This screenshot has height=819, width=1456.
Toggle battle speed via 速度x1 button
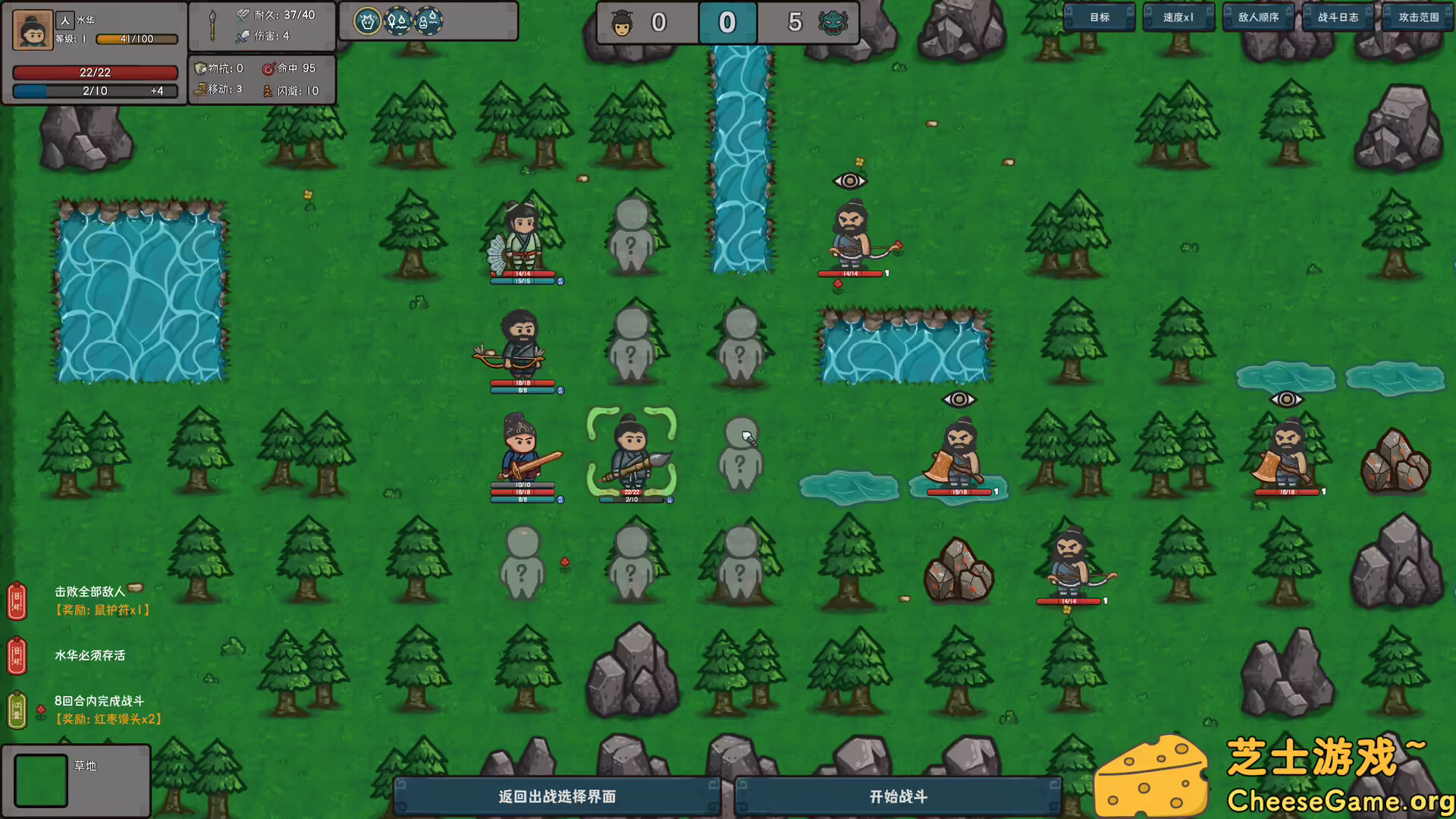(x=1178, y=17)
